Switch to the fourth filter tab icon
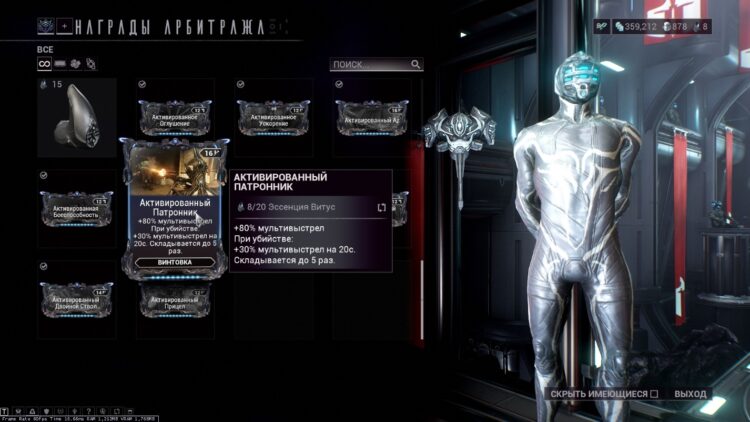Viewport: 750px width, 422px height. click(x=89, y=64)
